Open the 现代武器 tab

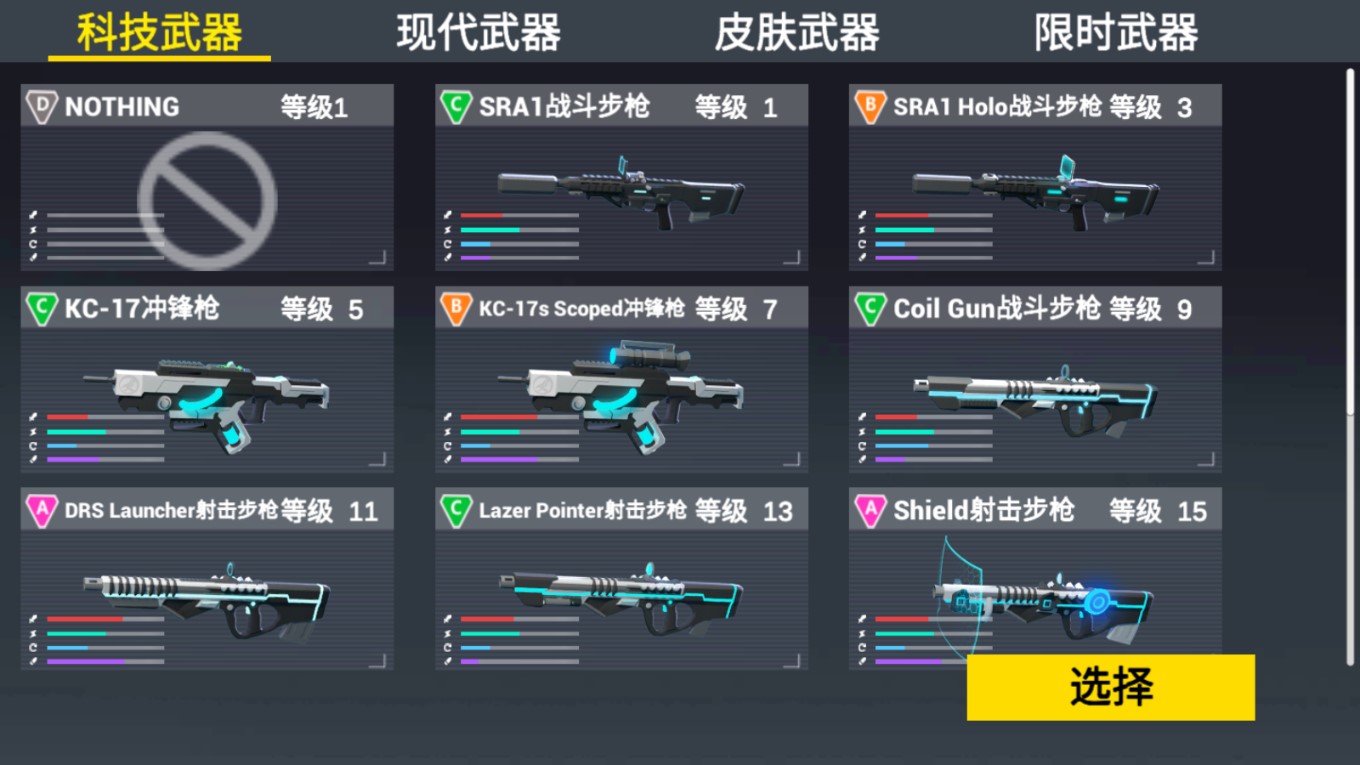tap(478, 33)
